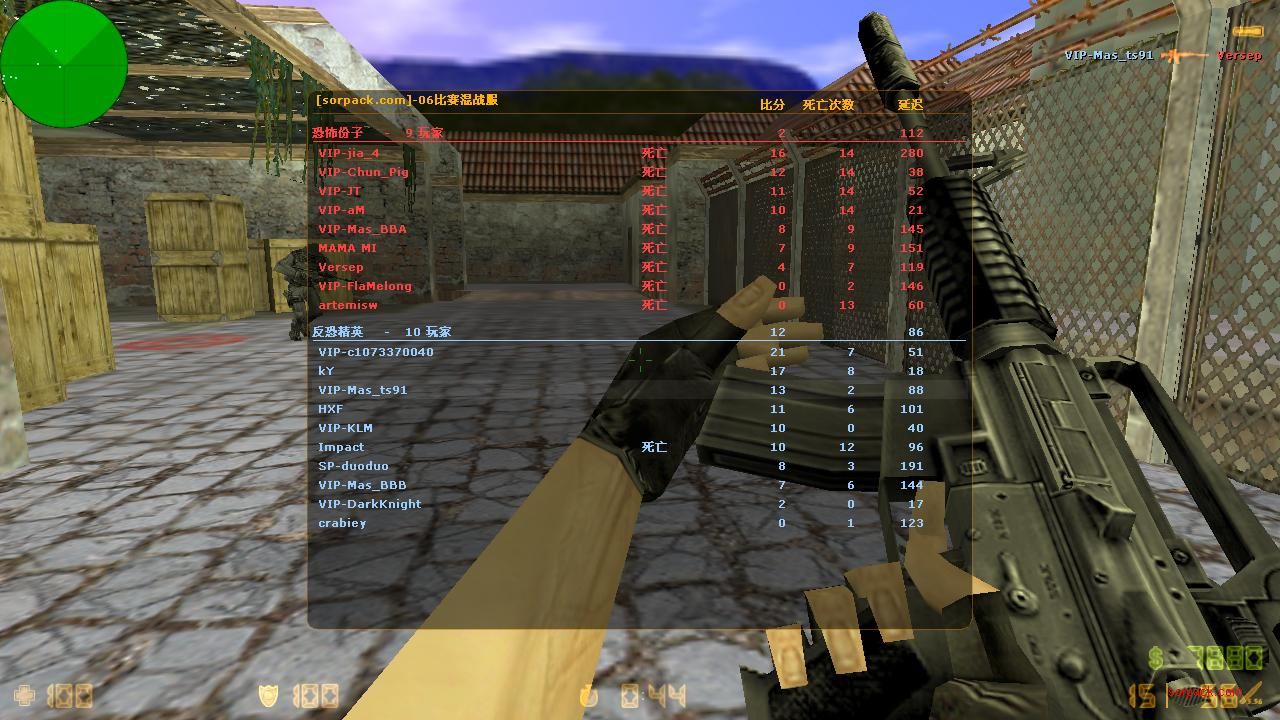Select VIP-Chun_Pig on the scoreboard
The image size is (1280, 720).
(x=363, y=172)
